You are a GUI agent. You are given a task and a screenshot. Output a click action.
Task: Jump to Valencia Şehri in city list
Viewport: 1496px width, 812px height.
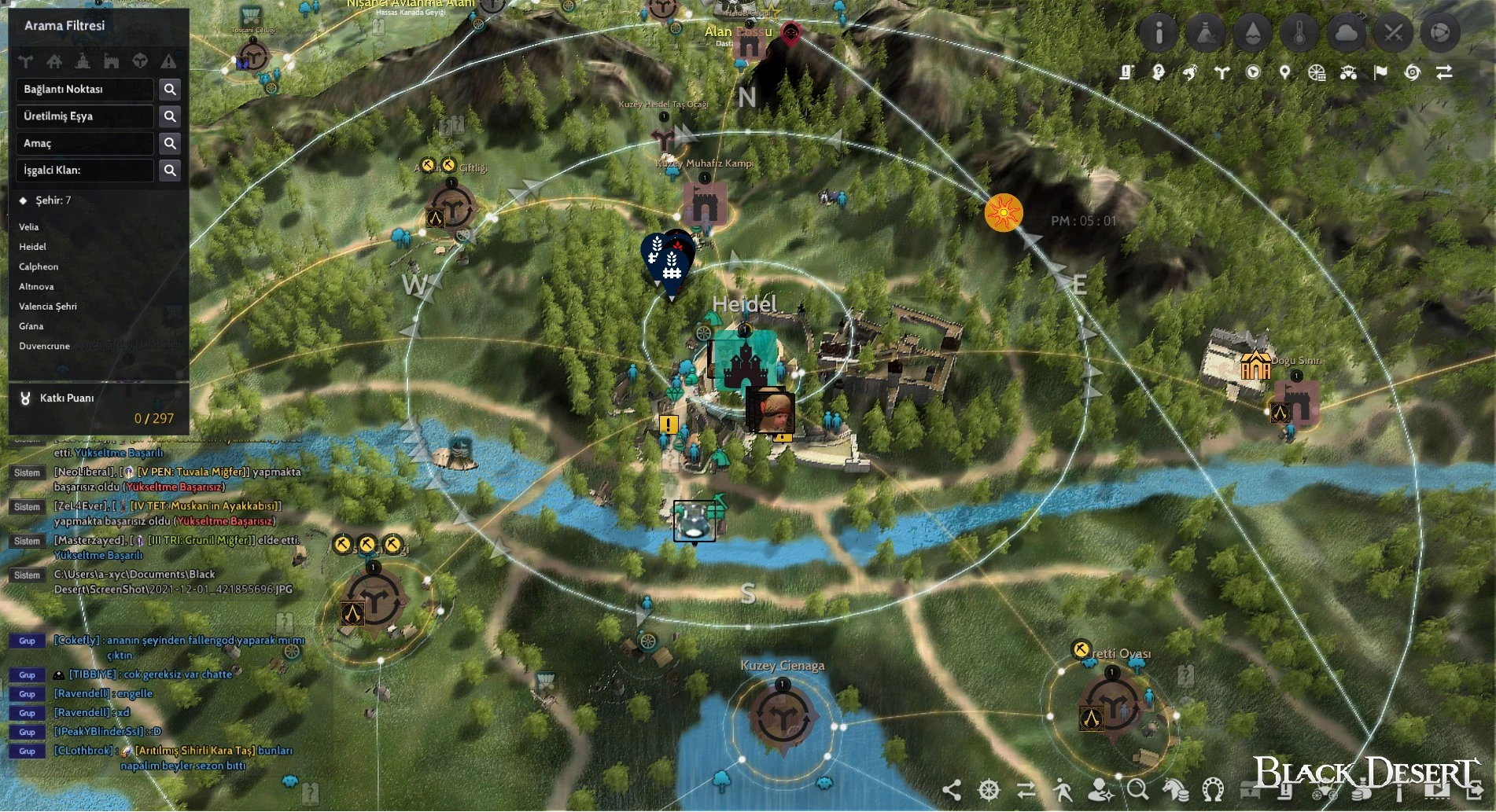48,307
